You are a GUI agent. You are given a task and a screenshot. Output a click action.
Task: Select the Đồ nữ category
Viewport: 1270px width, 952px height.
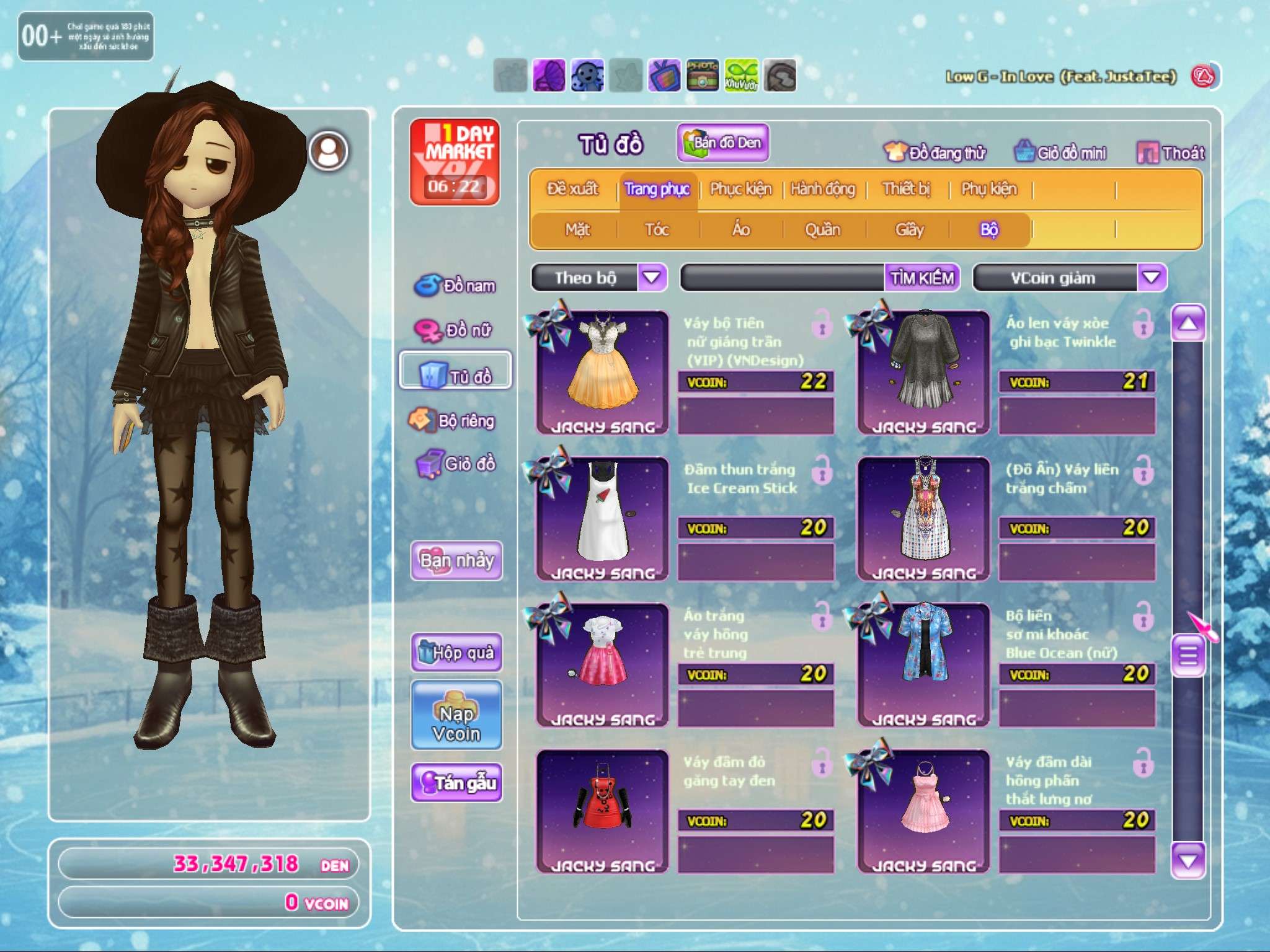[x=456, y=330]
